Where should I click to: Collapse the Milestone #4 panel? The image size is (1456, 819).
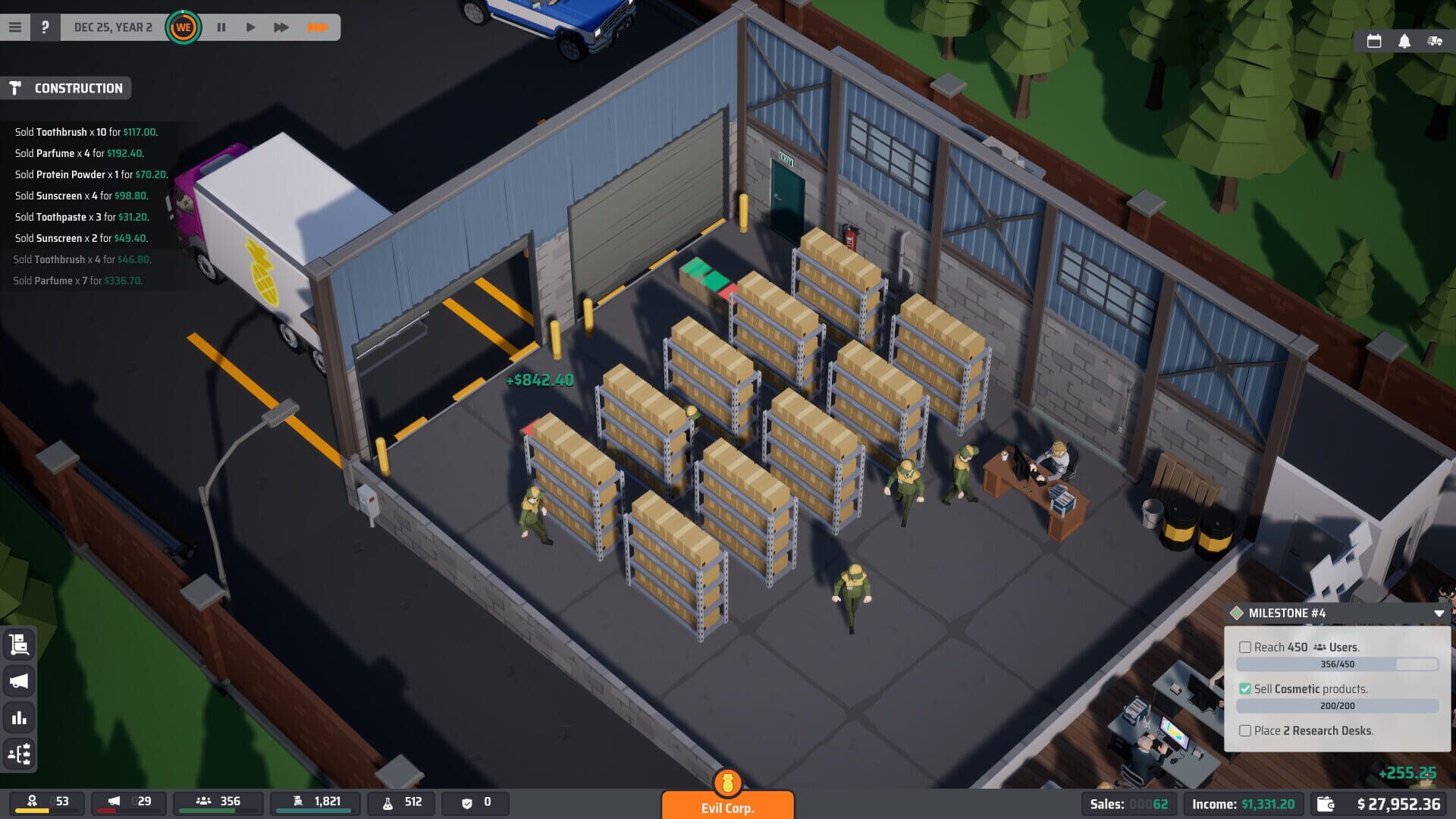[1439, 613]
